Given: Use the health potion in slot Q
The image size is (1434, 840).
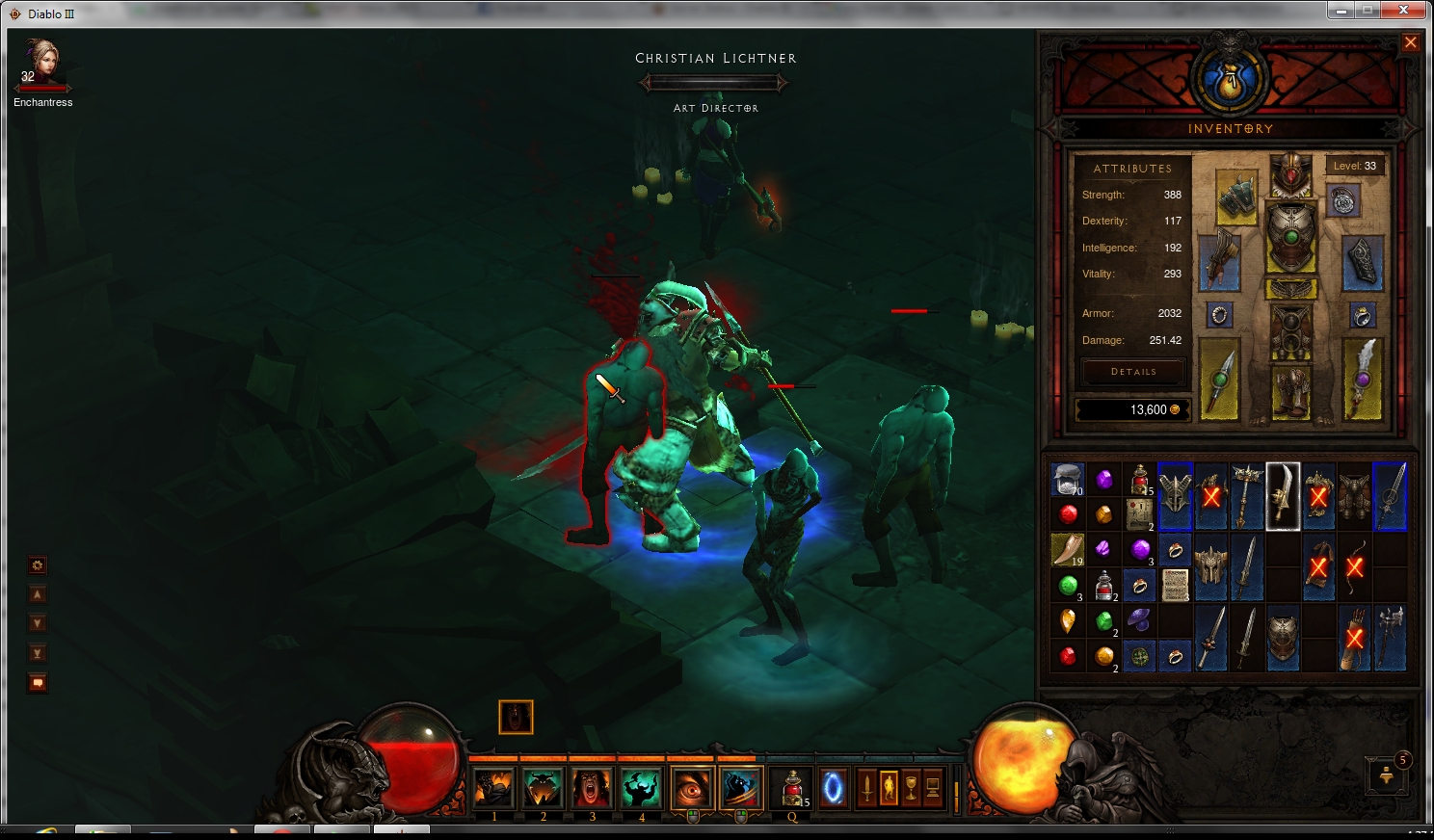Looking at the screenshot, I should [x=792, y=788].
